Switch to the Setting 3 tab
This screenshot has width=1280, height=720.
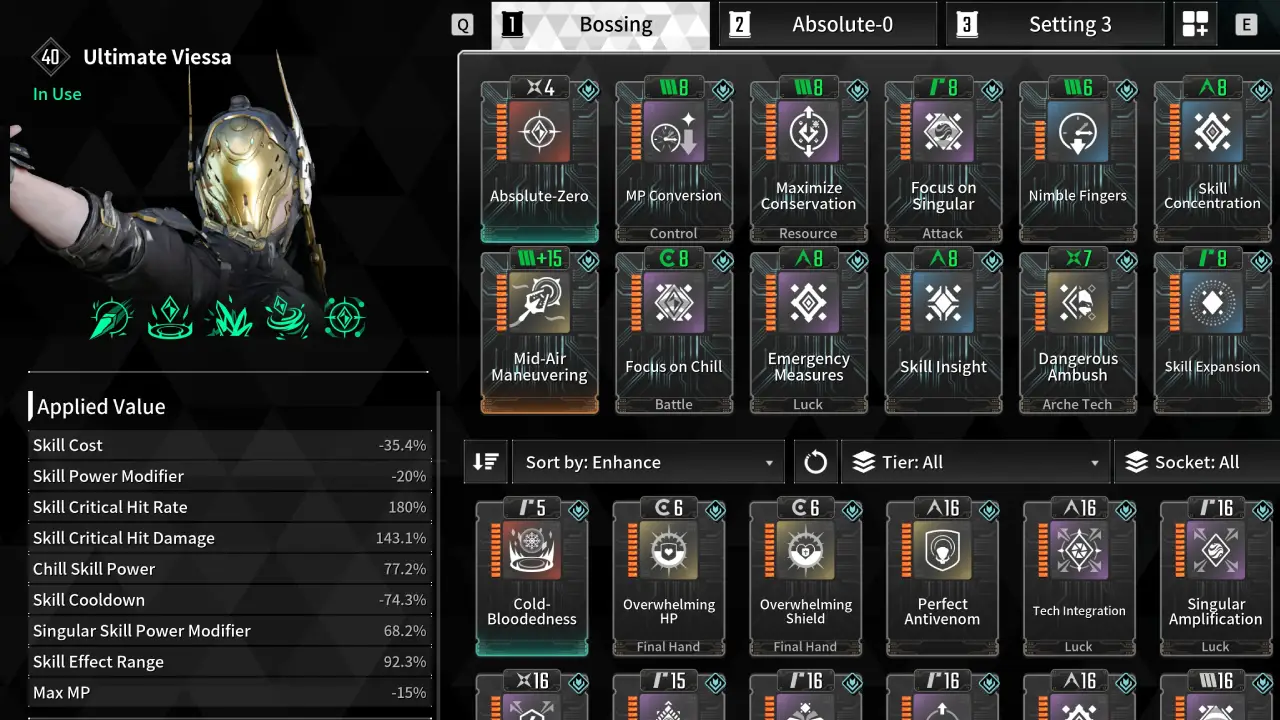[x=1055, y=24]
